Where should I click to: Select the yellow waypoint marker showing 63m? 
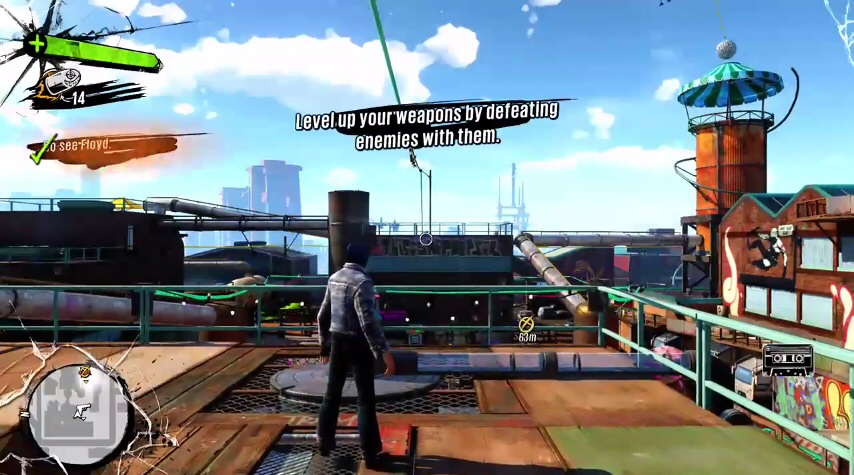click(526, 323)
